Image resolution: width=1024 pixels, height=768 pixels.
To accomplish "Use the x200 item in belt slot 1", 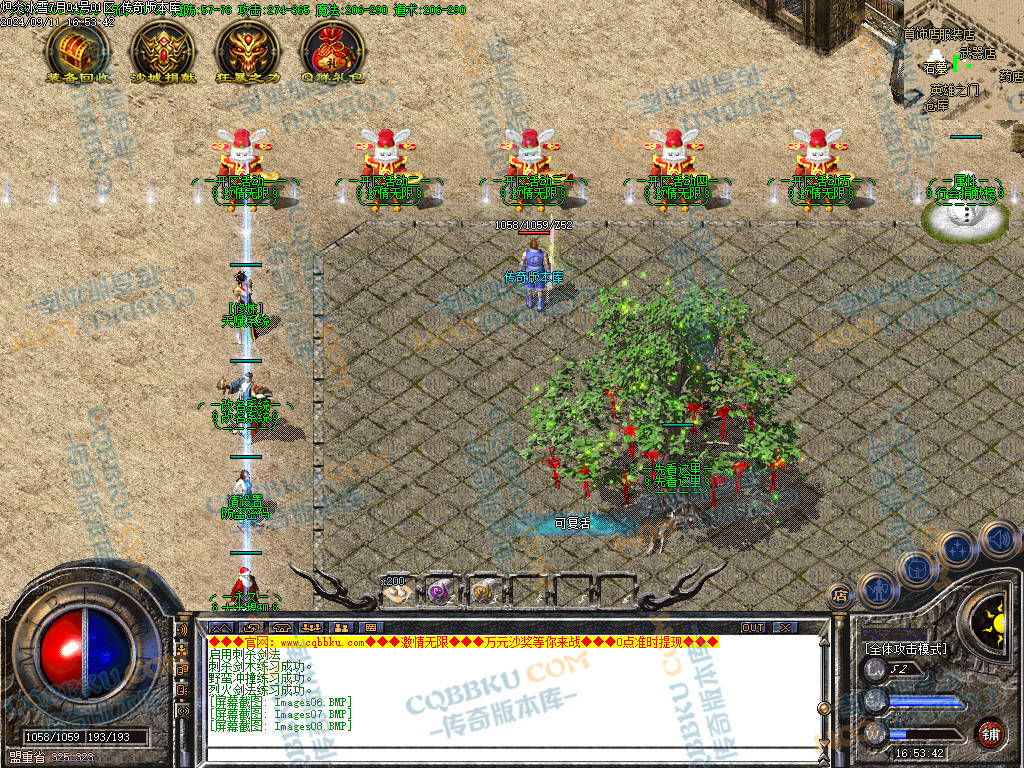I will 398,592.
